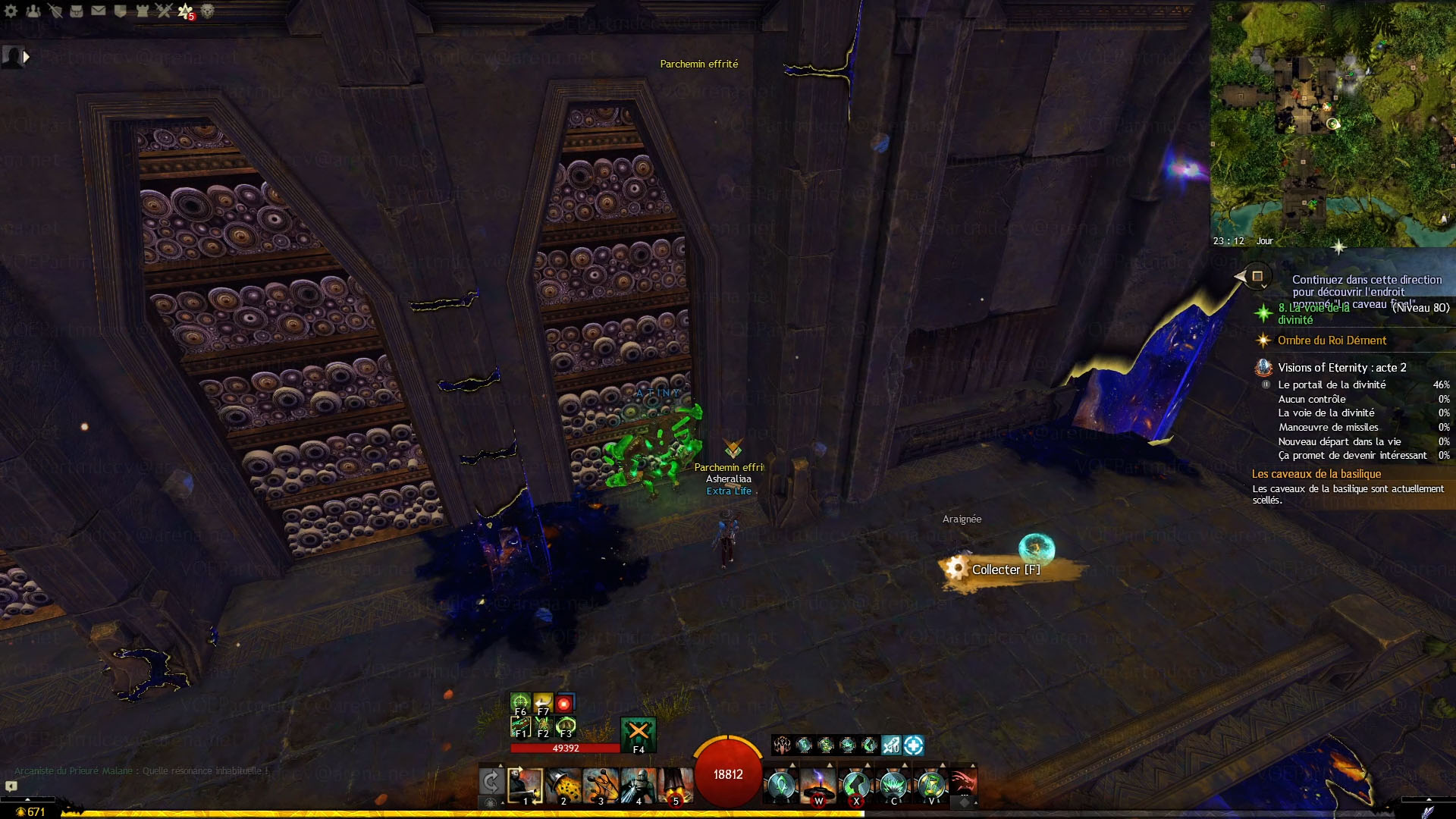Activate weapon skill 4 armored figure
The height and width of the screenshot is (819, 1456).
(x=638, y=786)
